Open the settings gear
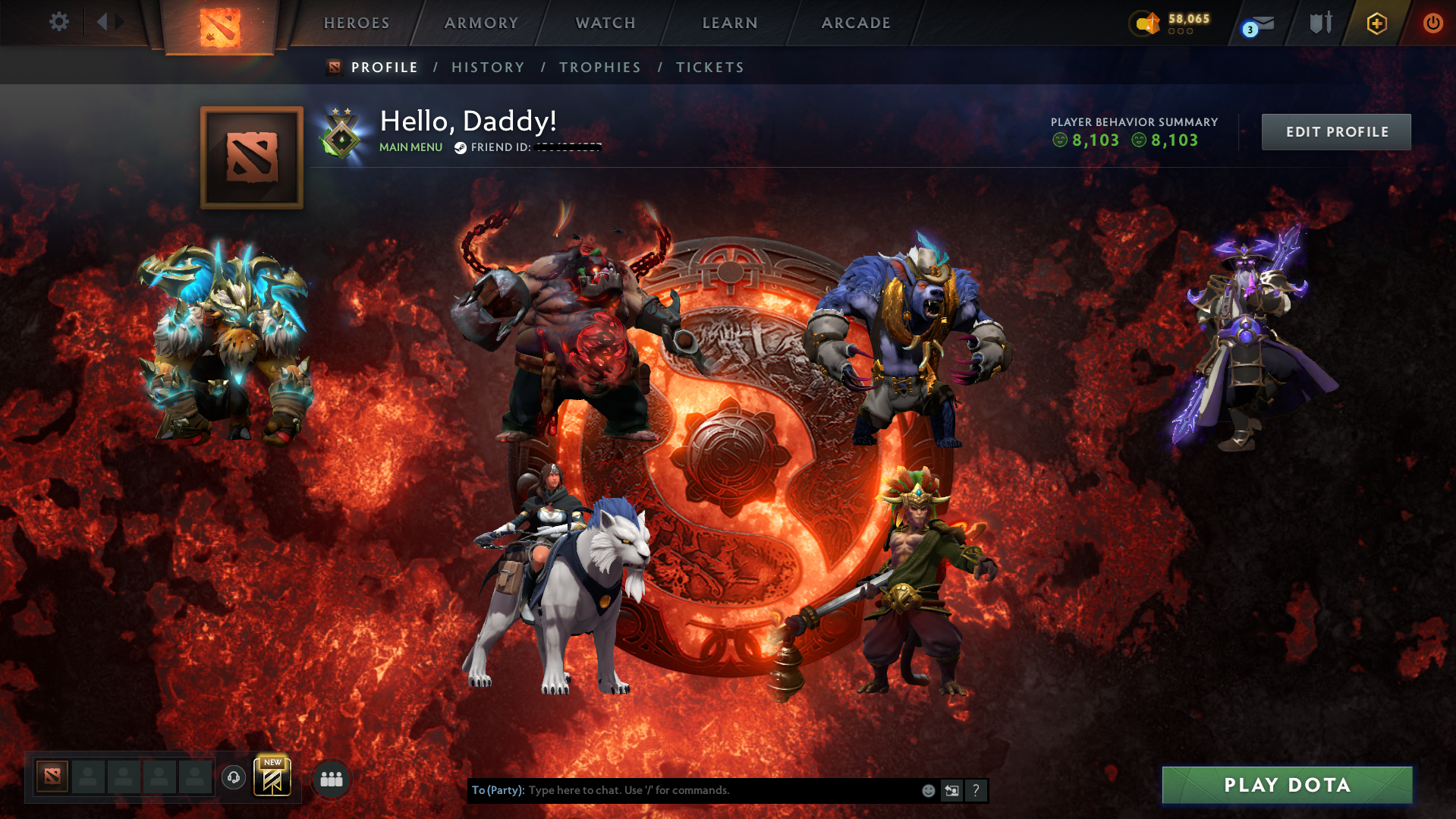The width and height of the screenshot is (1456, 819). tap(59, 22)
